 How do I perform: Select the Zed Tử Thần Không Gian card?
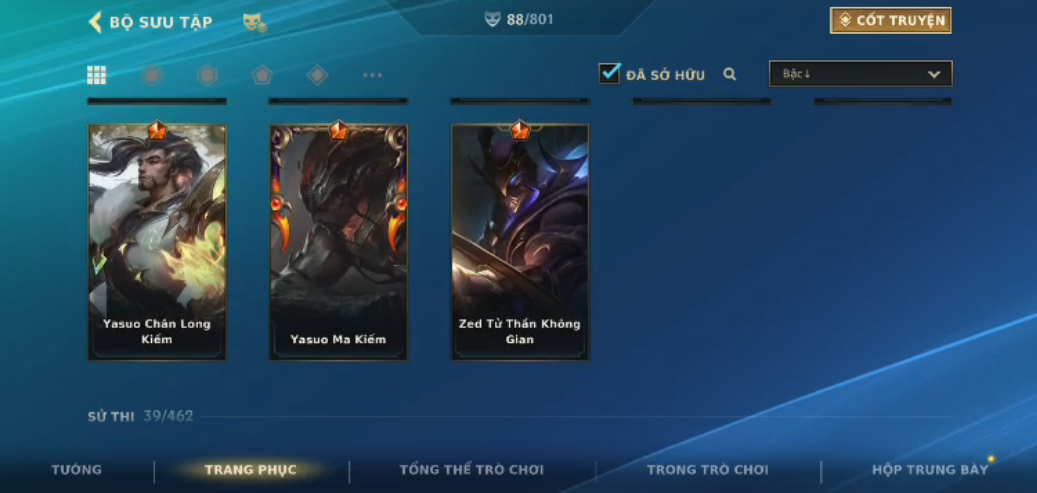point(520,241)
